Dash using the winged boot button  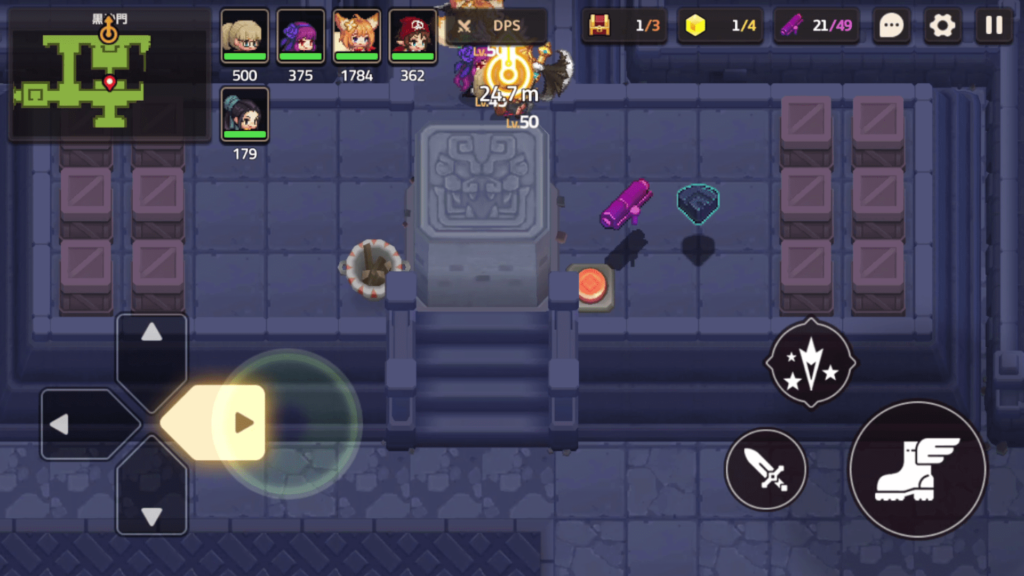tap(917, 469)
